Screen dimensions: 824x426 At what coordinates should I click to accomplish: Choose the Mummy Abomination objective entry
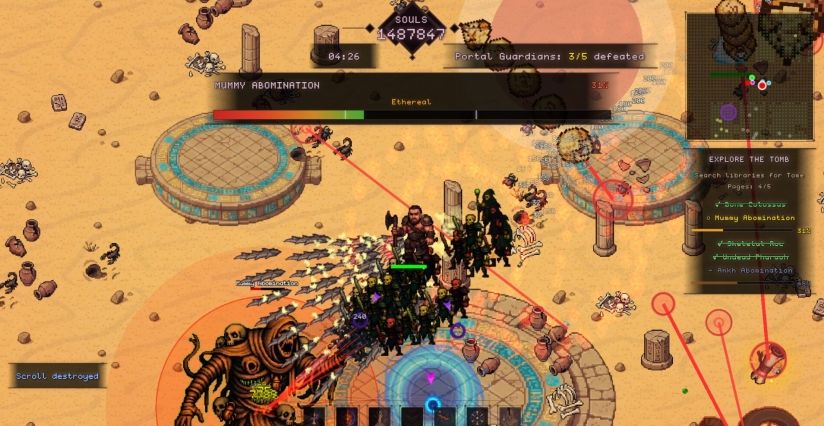751,217
